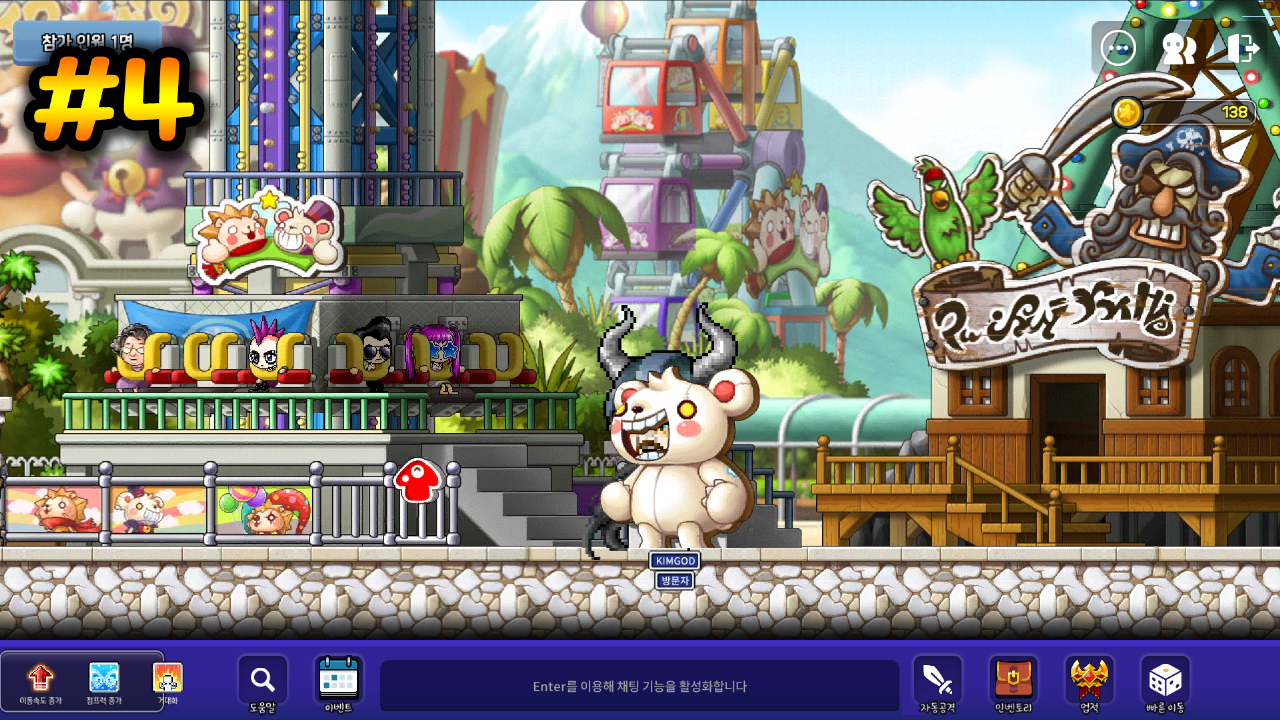1280x720 pixels.
Task: View the players list icon
Action: tap(1179, 48)
